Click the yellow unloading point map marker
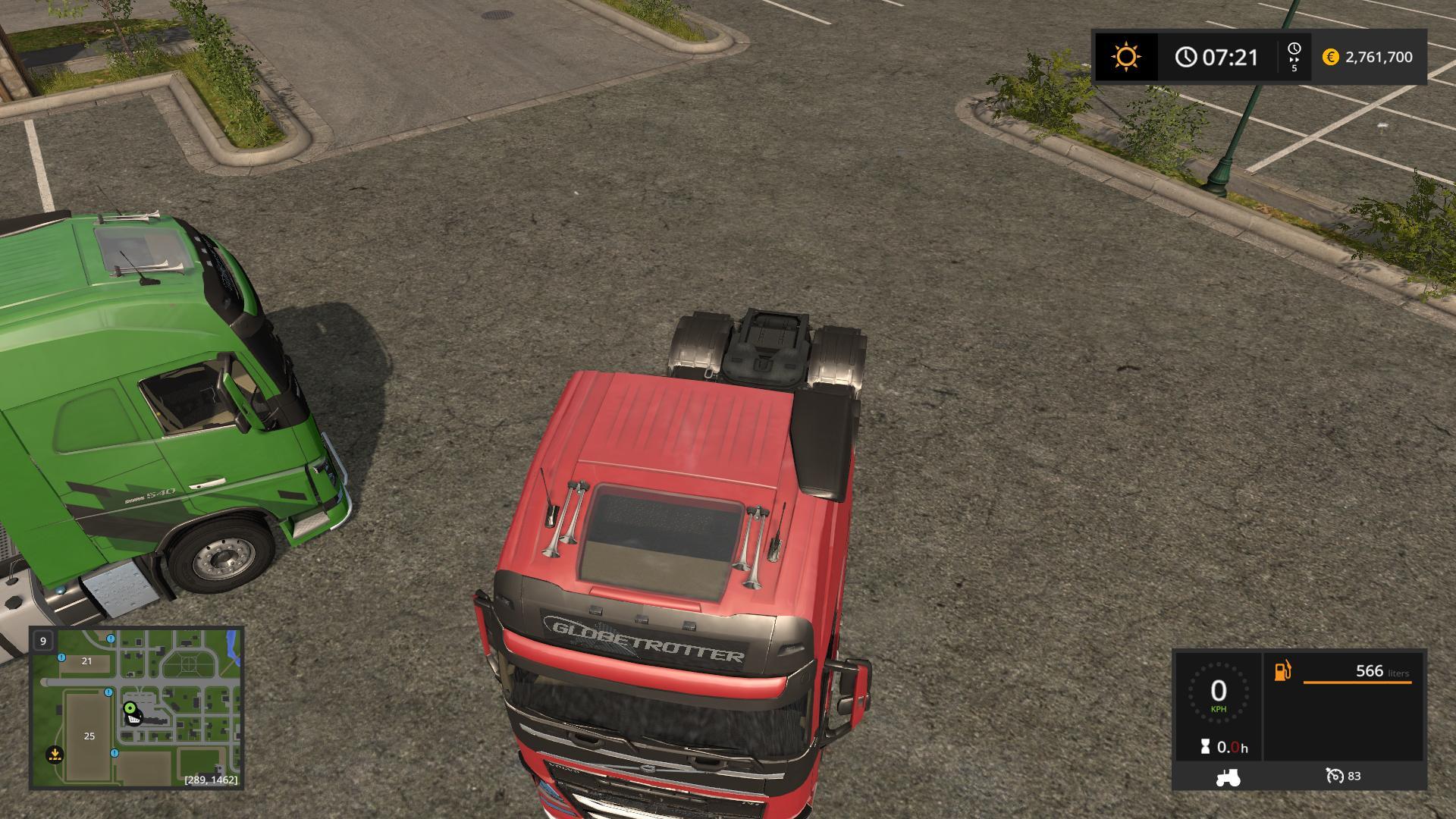Screen dimensions: 1456x819 55,754
